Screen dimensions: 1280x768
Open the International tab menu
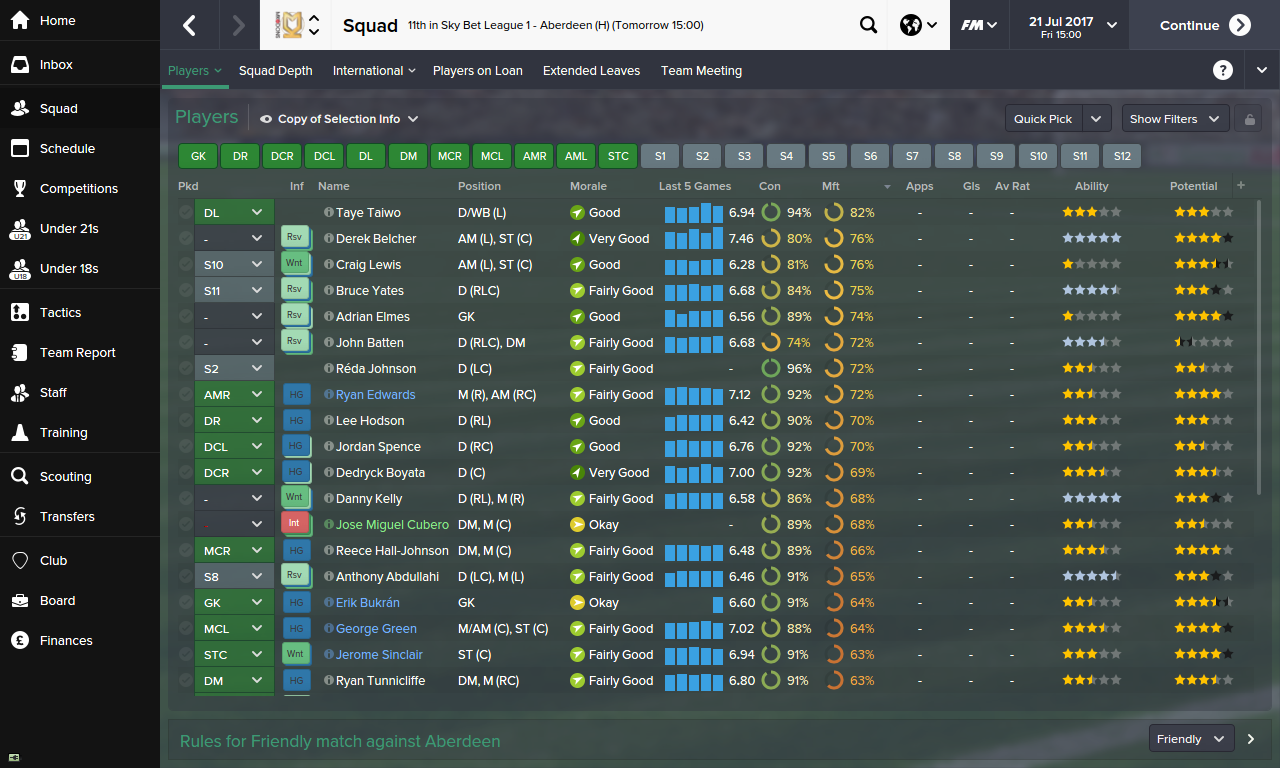373,70
